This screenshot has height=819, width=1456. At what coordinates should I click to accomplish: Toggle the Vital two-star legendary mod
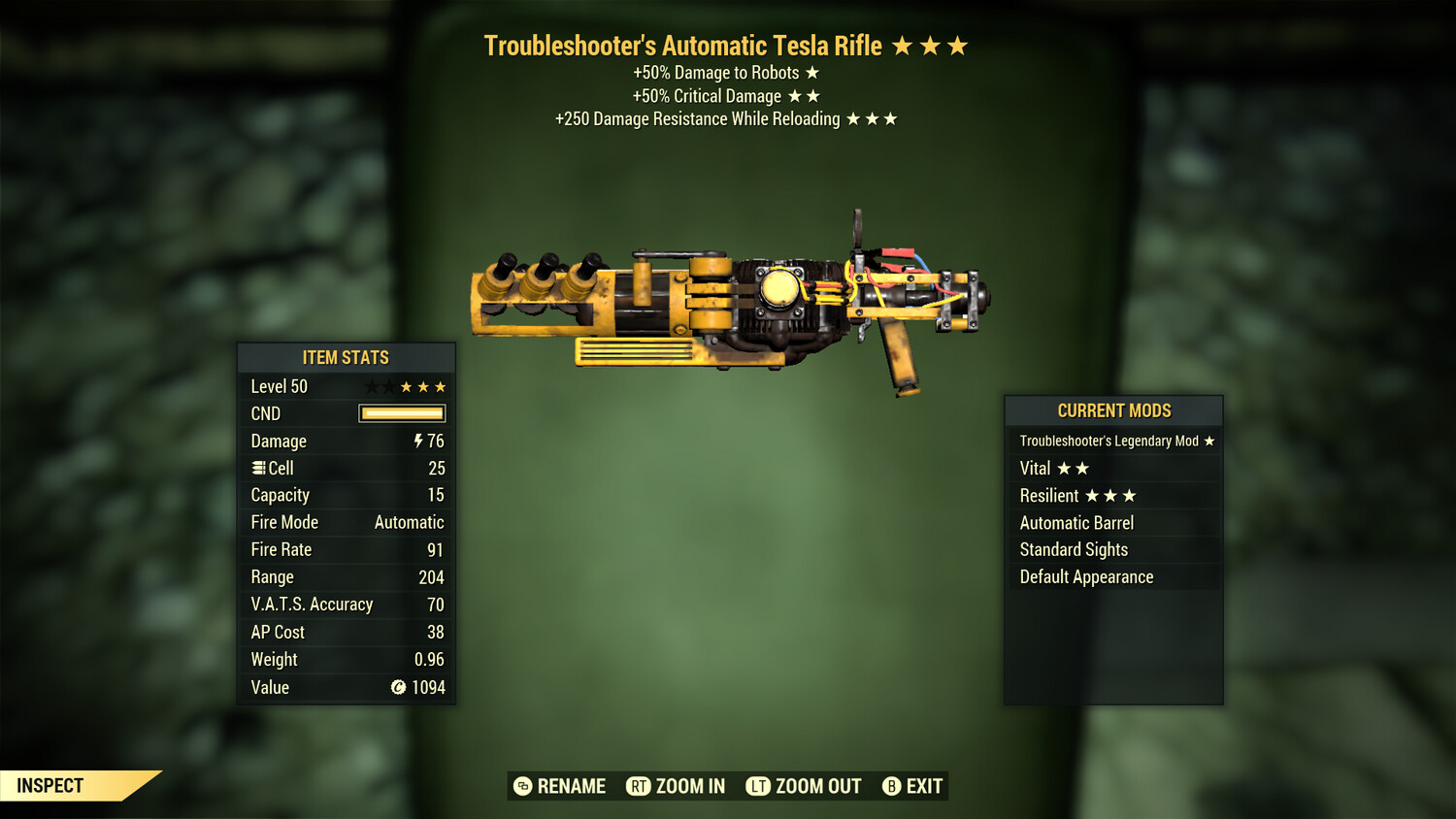(1054, 468)
